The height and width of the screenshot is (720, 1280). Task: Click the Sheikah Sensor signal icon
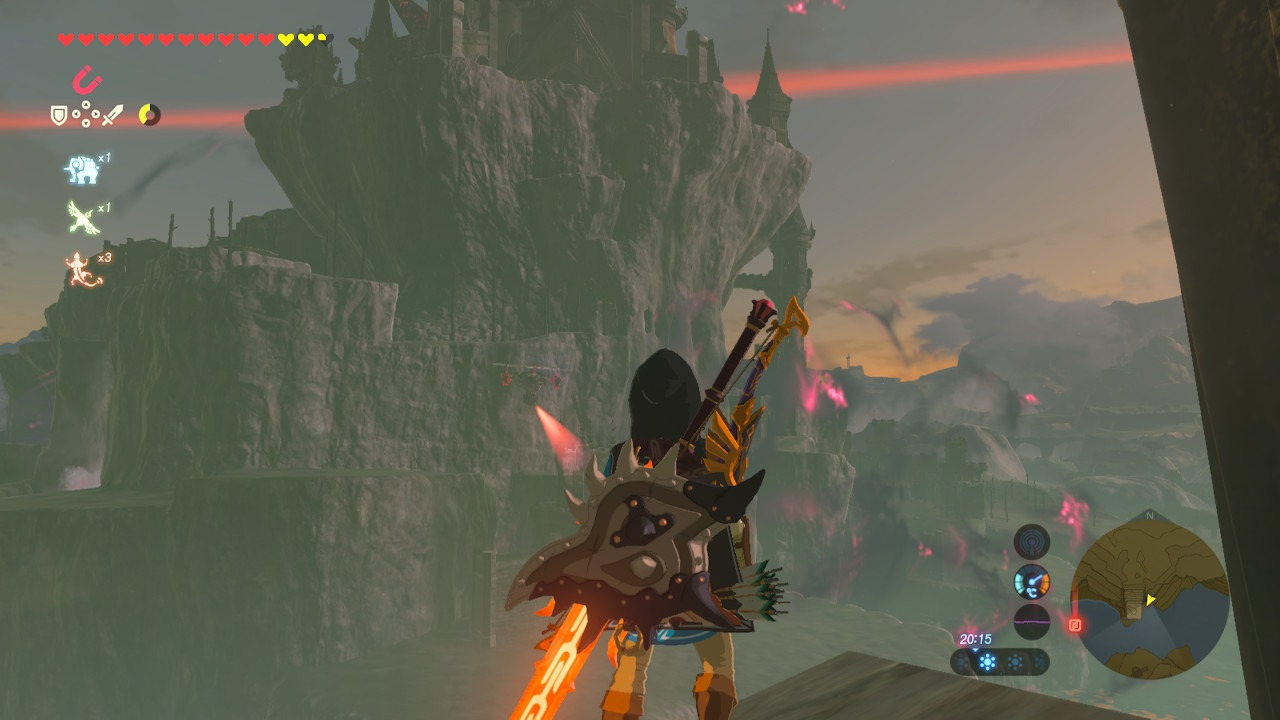click(x=1031, y=542)
